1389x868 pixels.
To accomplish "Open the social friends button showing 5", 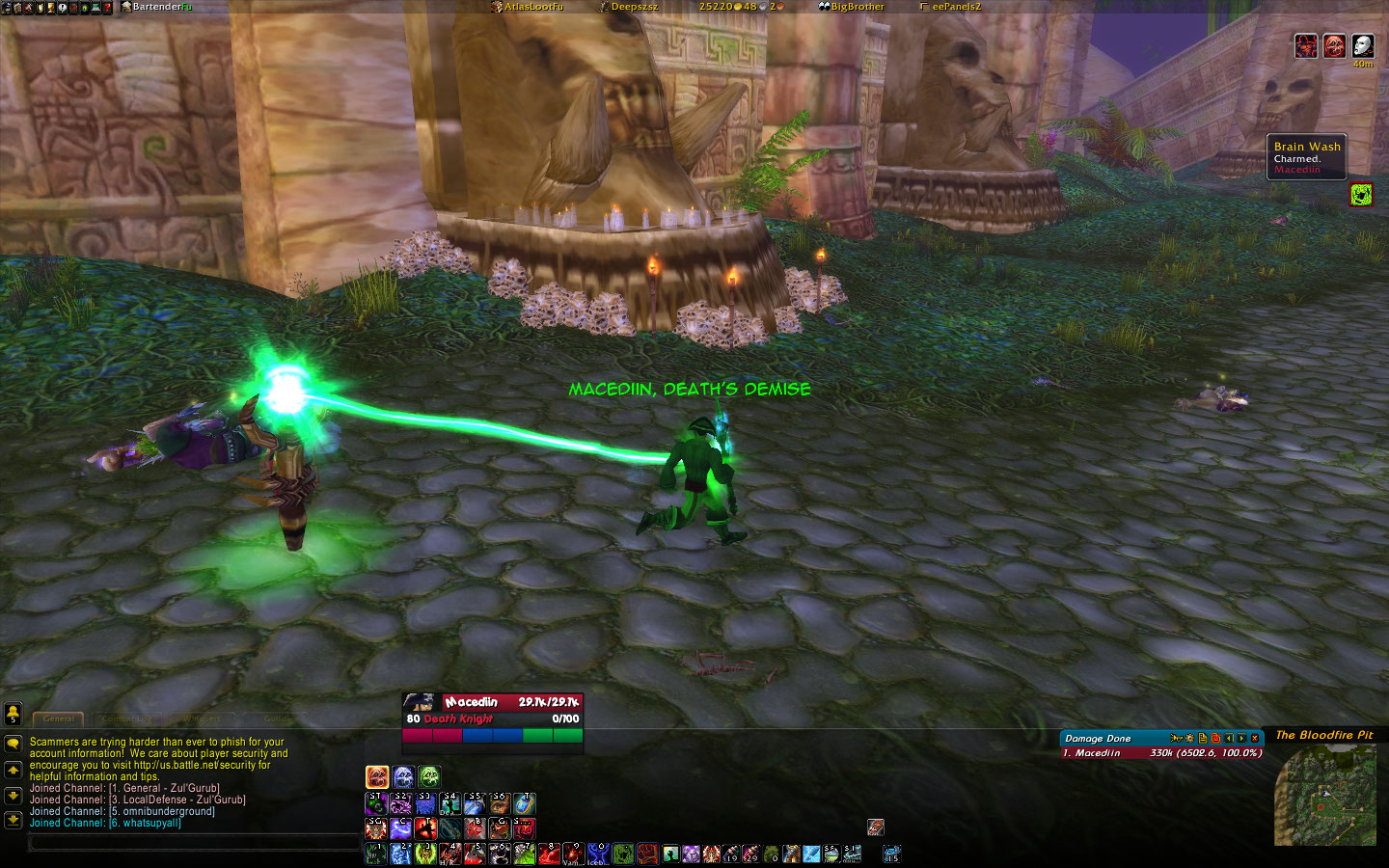I will (13, 713).
